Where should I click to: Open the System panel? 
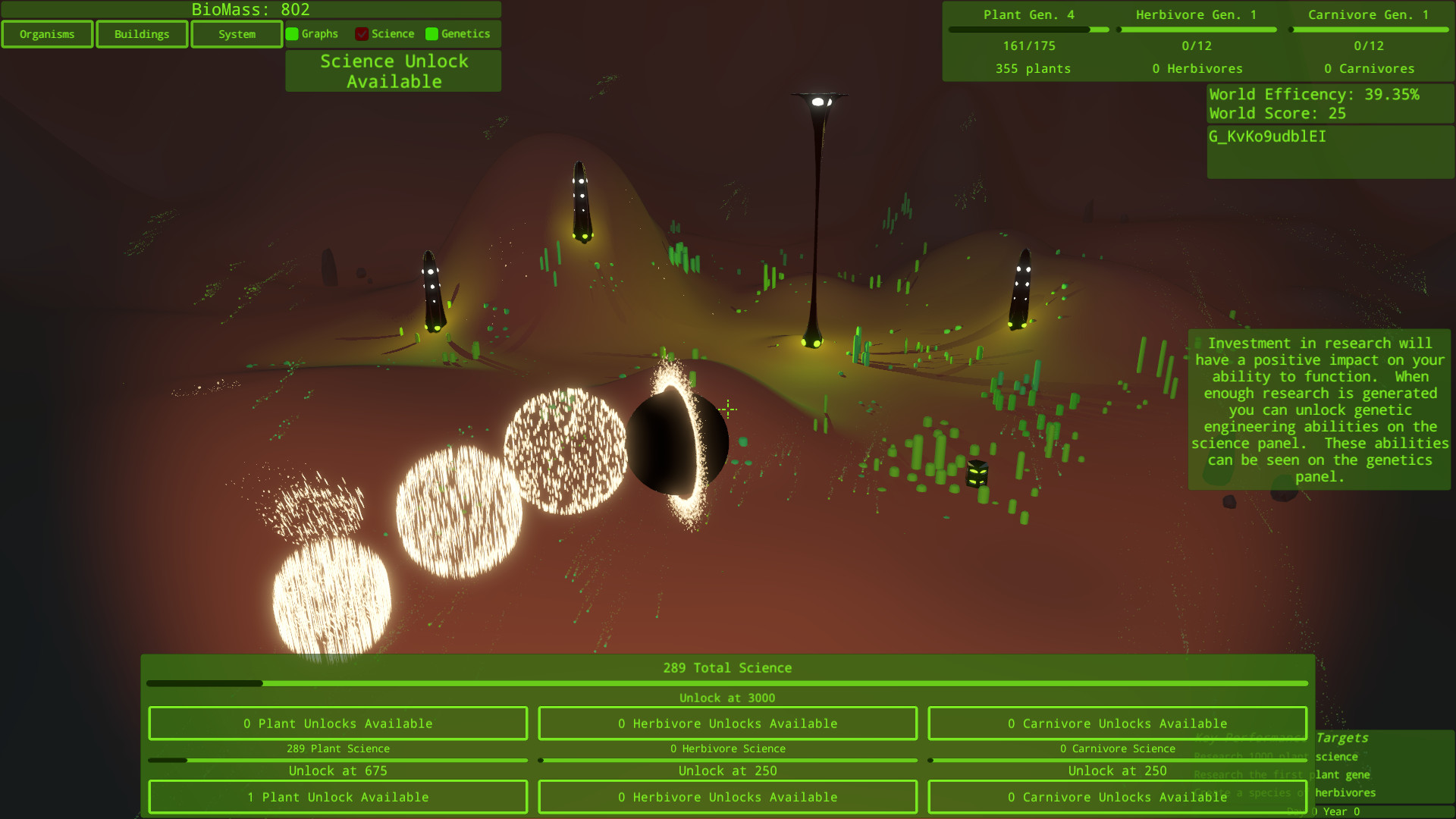coord(236,33)
